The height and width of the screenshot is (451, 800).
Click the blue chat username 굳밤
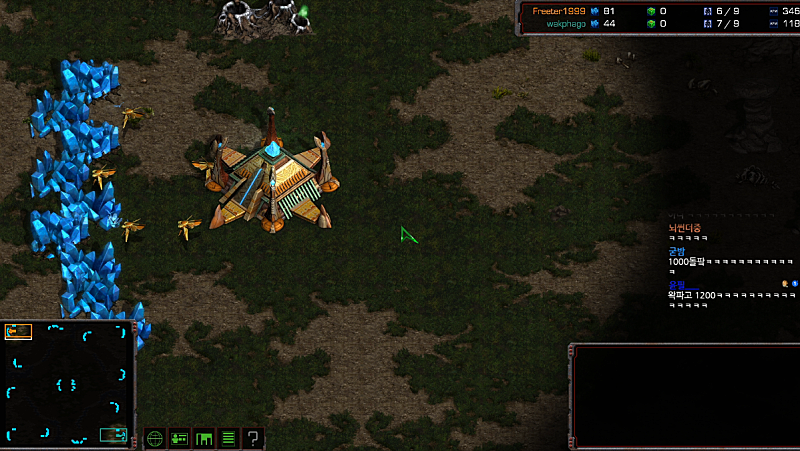click(x=677, y=252)
